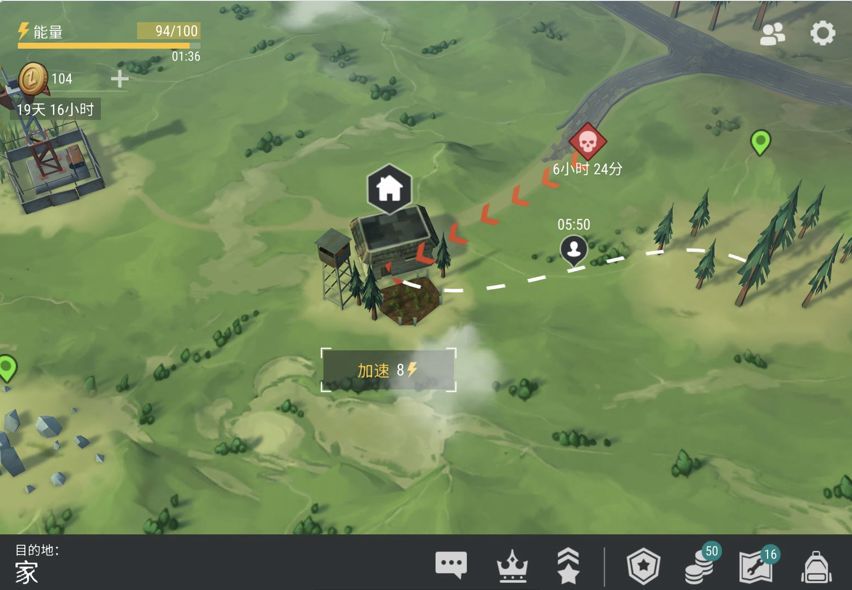The width and height of the screenshot is (852, 590).
Task: Select the home base marker
Action: click(x=389, y=187)
